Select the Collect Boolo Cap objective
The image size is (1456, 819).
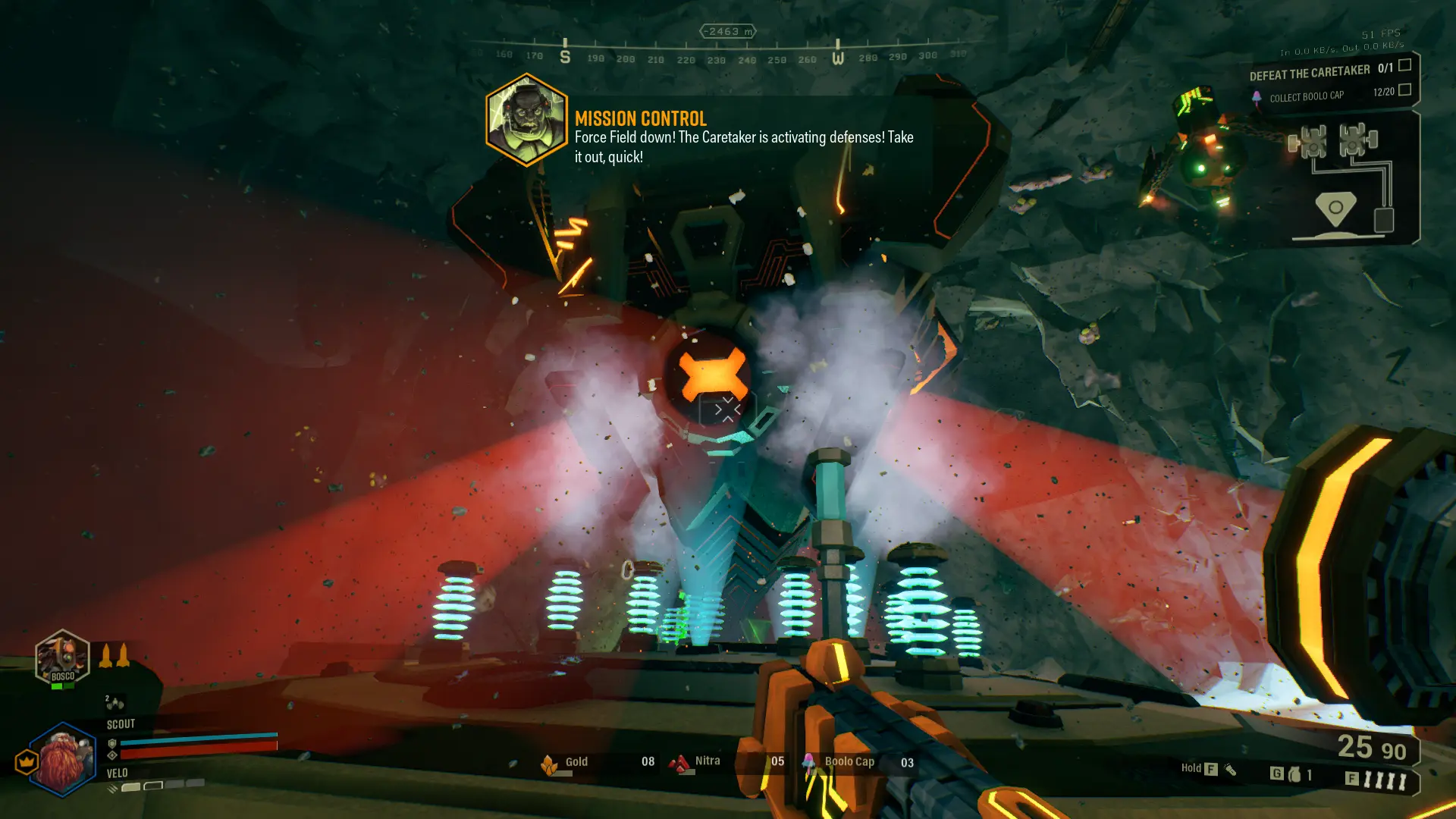pos(1306,96)
